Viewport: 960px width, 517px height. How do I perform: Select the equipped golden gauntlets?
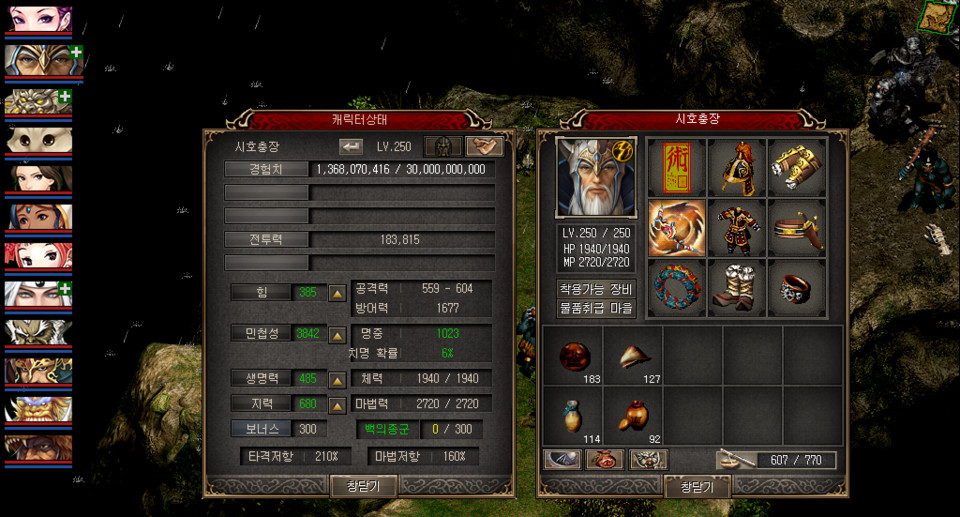pos(797,167)
